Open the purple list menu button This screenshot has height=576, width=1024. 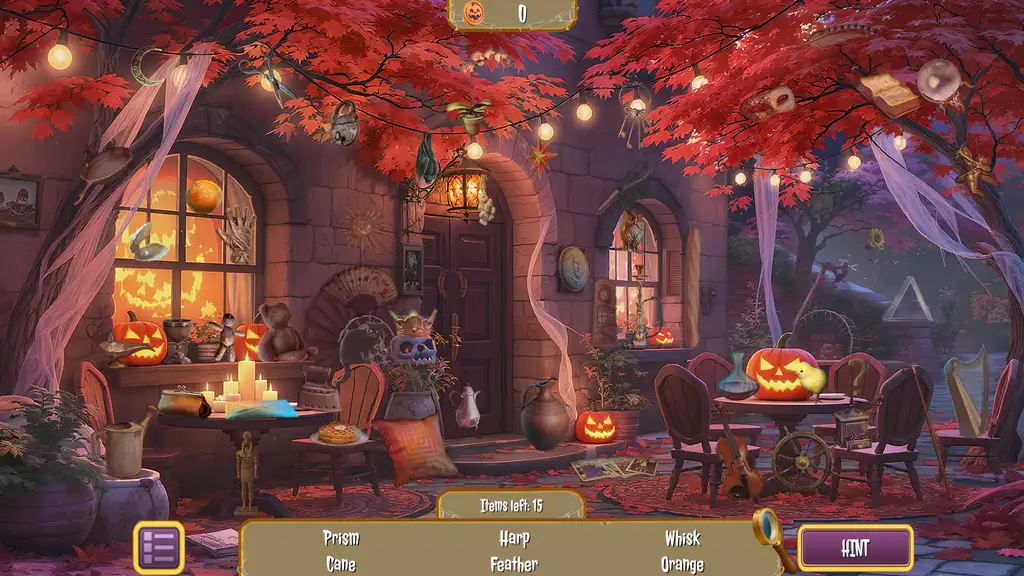point(159,547)
